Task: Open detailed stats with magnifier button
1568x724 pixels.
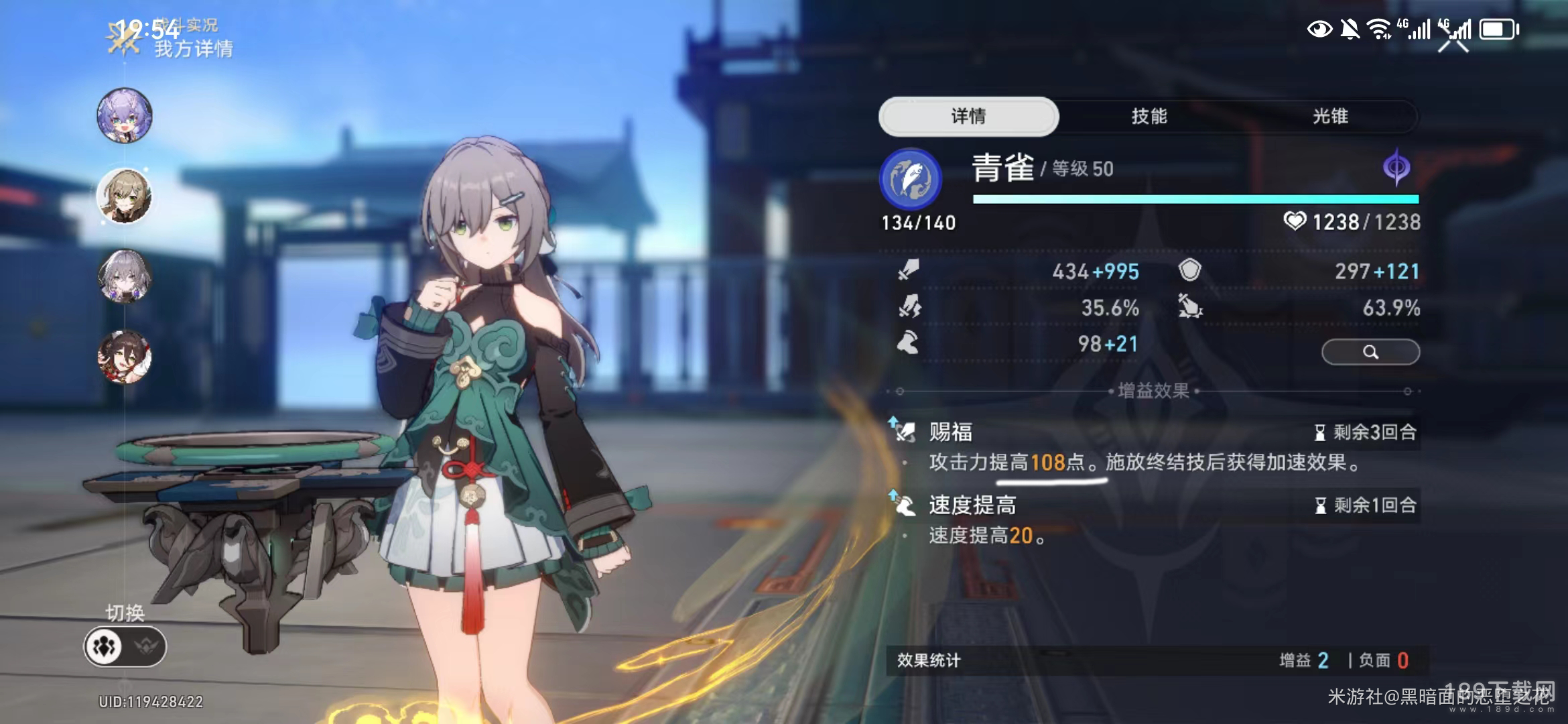Action: (1370, 352)
